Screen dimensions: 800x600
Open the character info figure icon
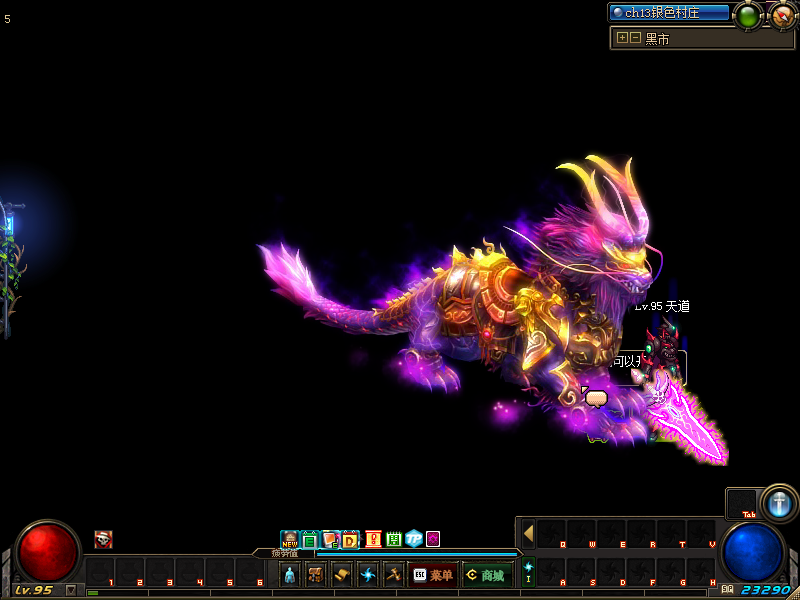(x=290, y=575)
